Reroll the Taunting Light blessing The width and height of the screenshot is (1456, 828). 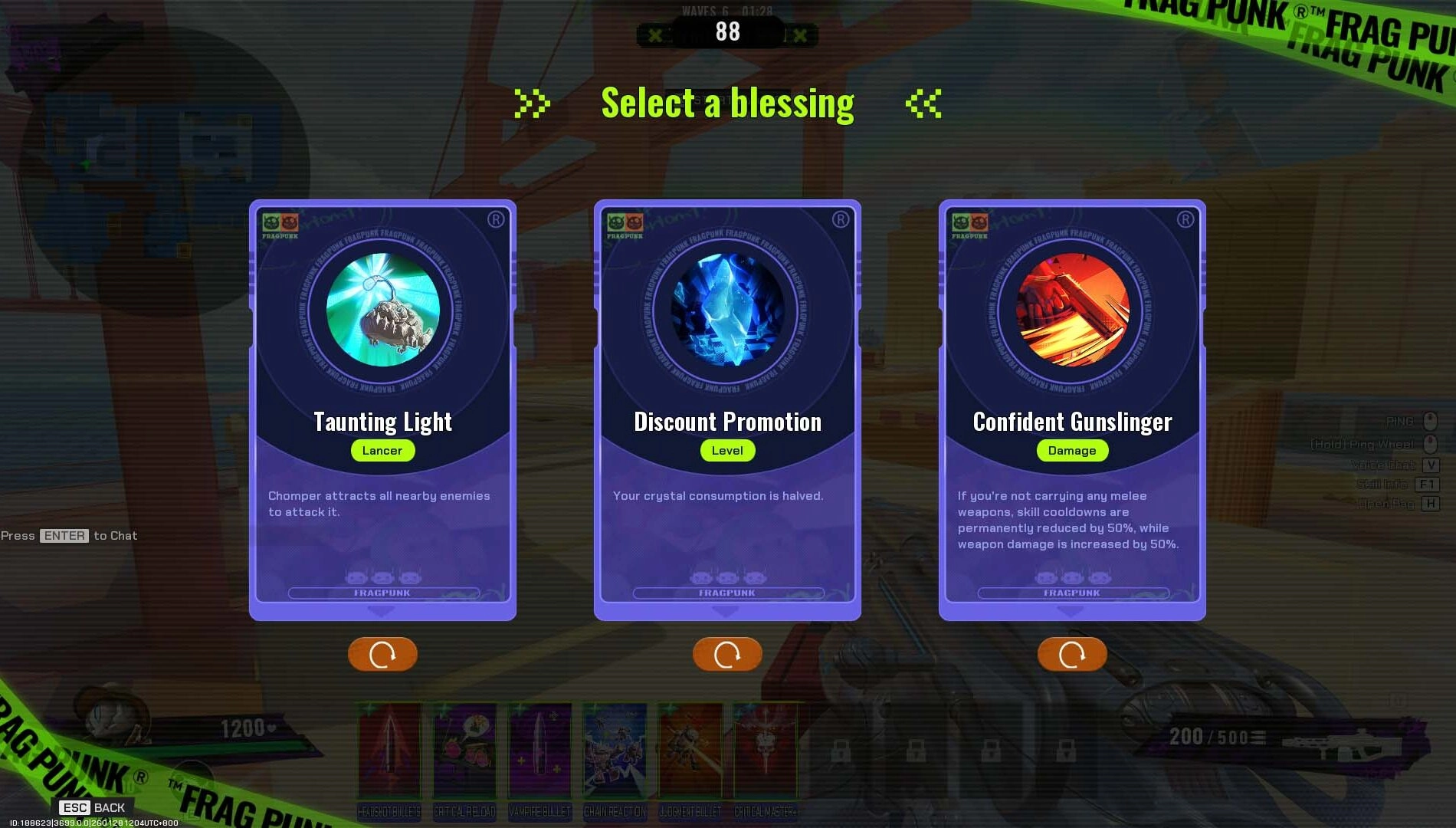tap(382, 654)
